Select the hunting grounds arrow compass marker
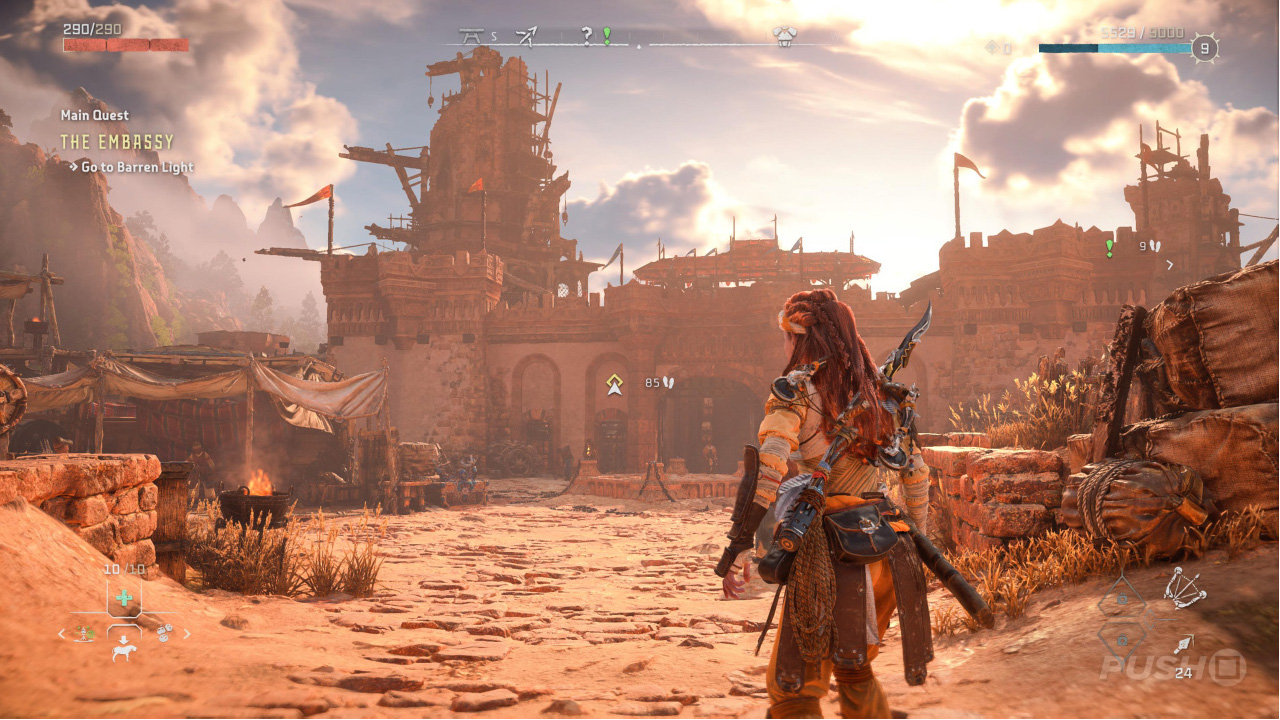Image resolution: width=1280 pixels, height=720 pixels. pyautogui.click(x=527, y=37)
